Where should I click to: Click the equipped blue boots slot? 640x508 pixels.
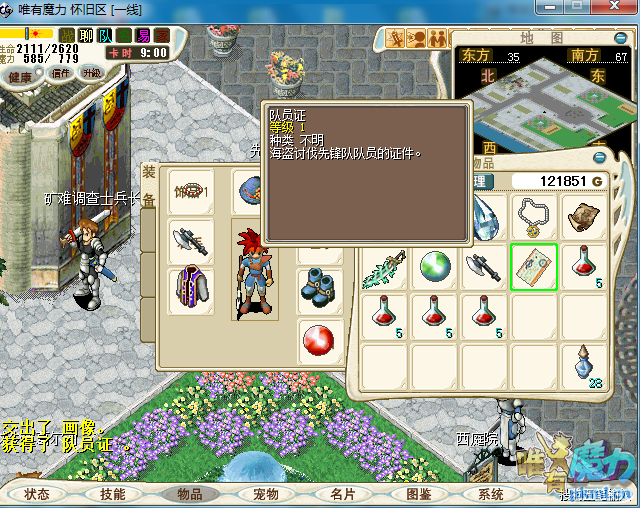click(321, 284)
